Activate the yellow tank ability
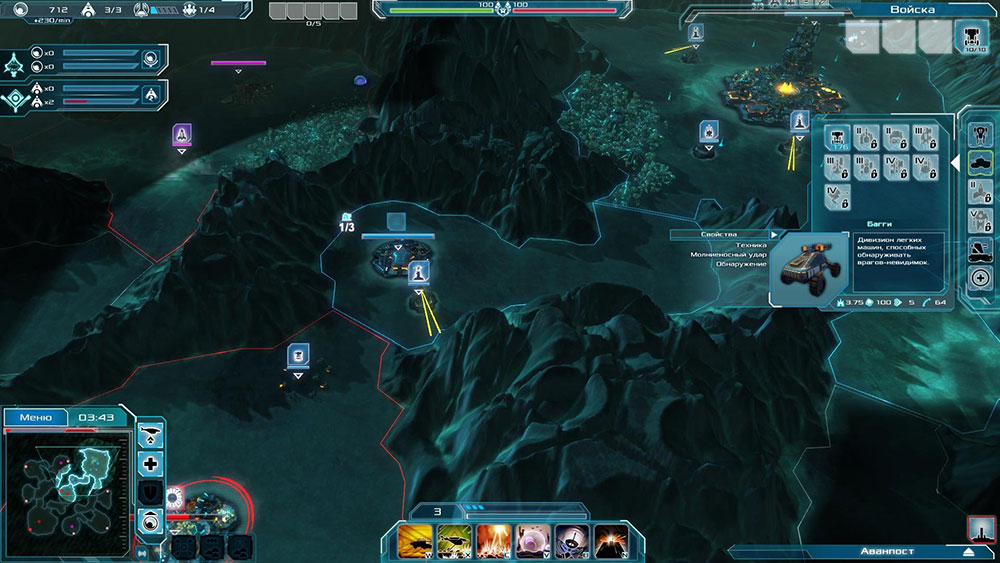This screenshot has width=1000, height=563. point(415,541)
